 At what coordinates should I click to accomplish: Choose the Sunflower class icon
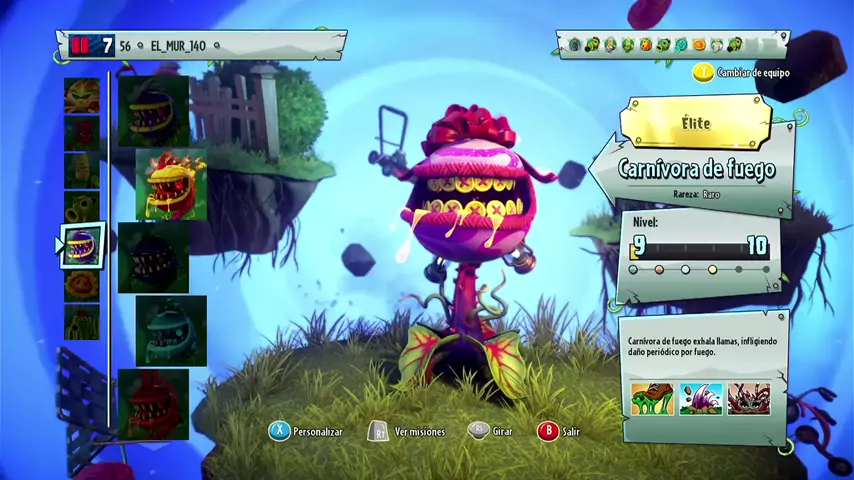pyautogui.click(x=82, y=285)
